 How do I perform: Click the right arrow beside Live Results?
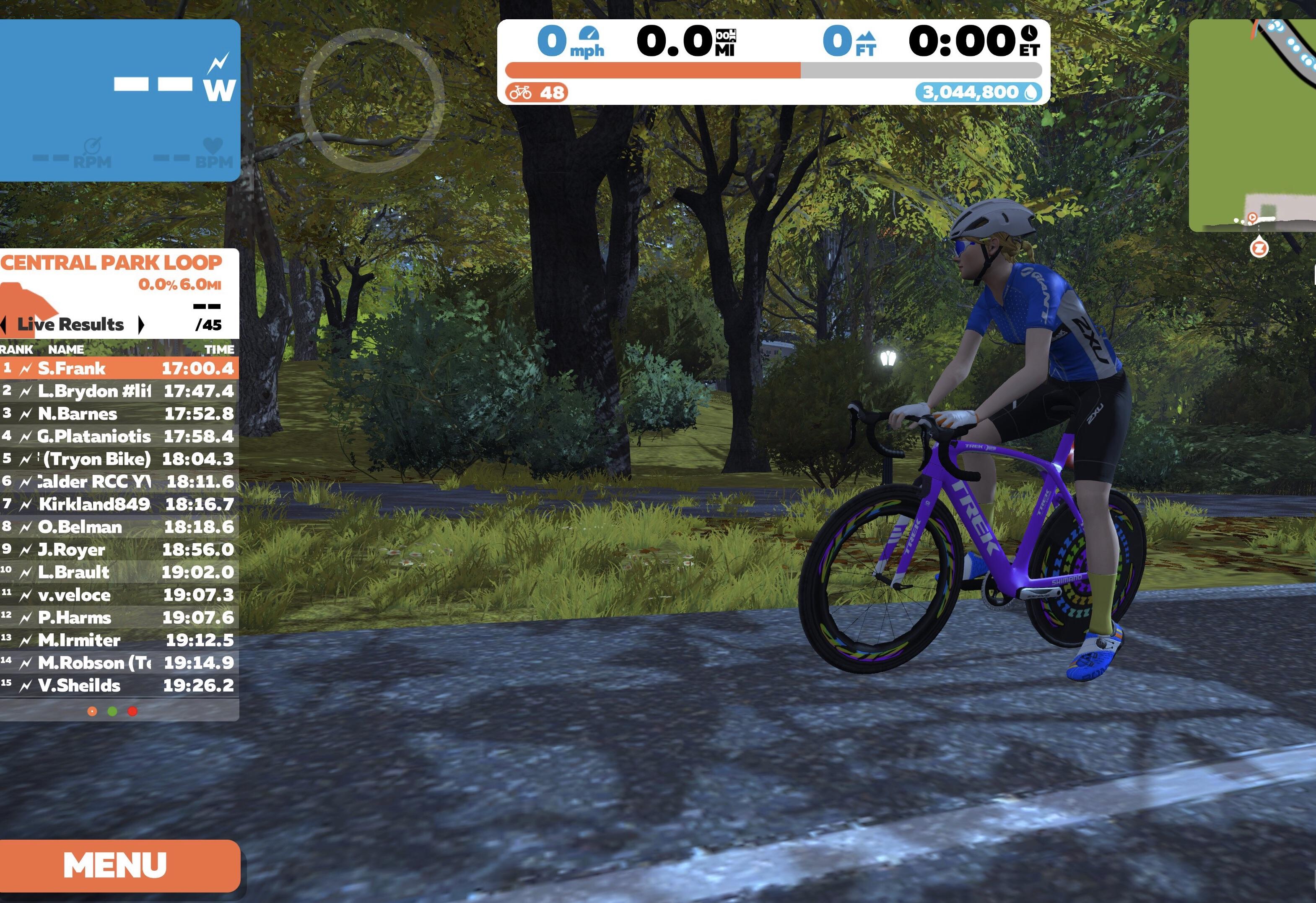point(141,325)
